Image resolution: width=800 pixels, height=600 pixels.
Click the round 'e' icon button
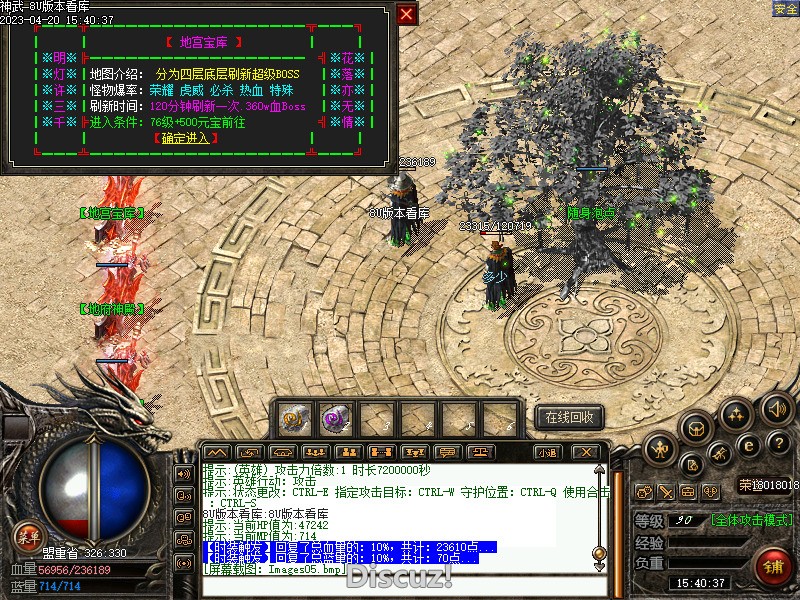749,444
